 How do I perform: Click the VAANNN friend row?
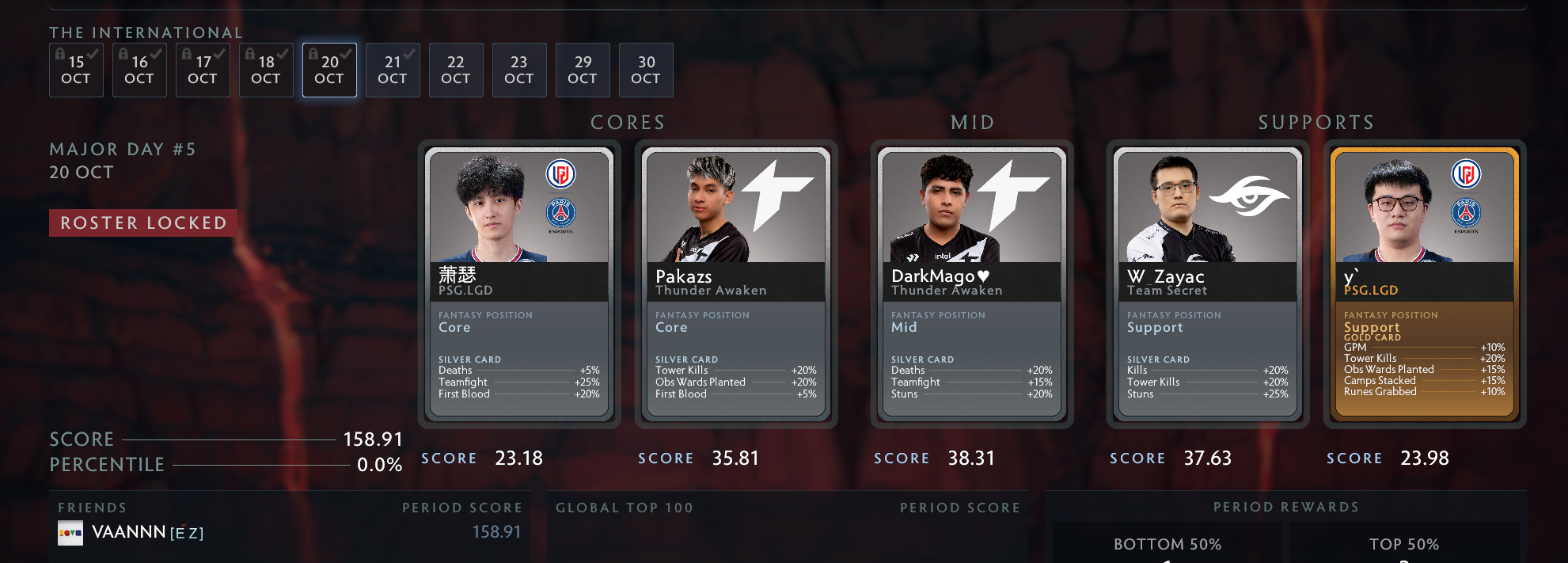289,532
